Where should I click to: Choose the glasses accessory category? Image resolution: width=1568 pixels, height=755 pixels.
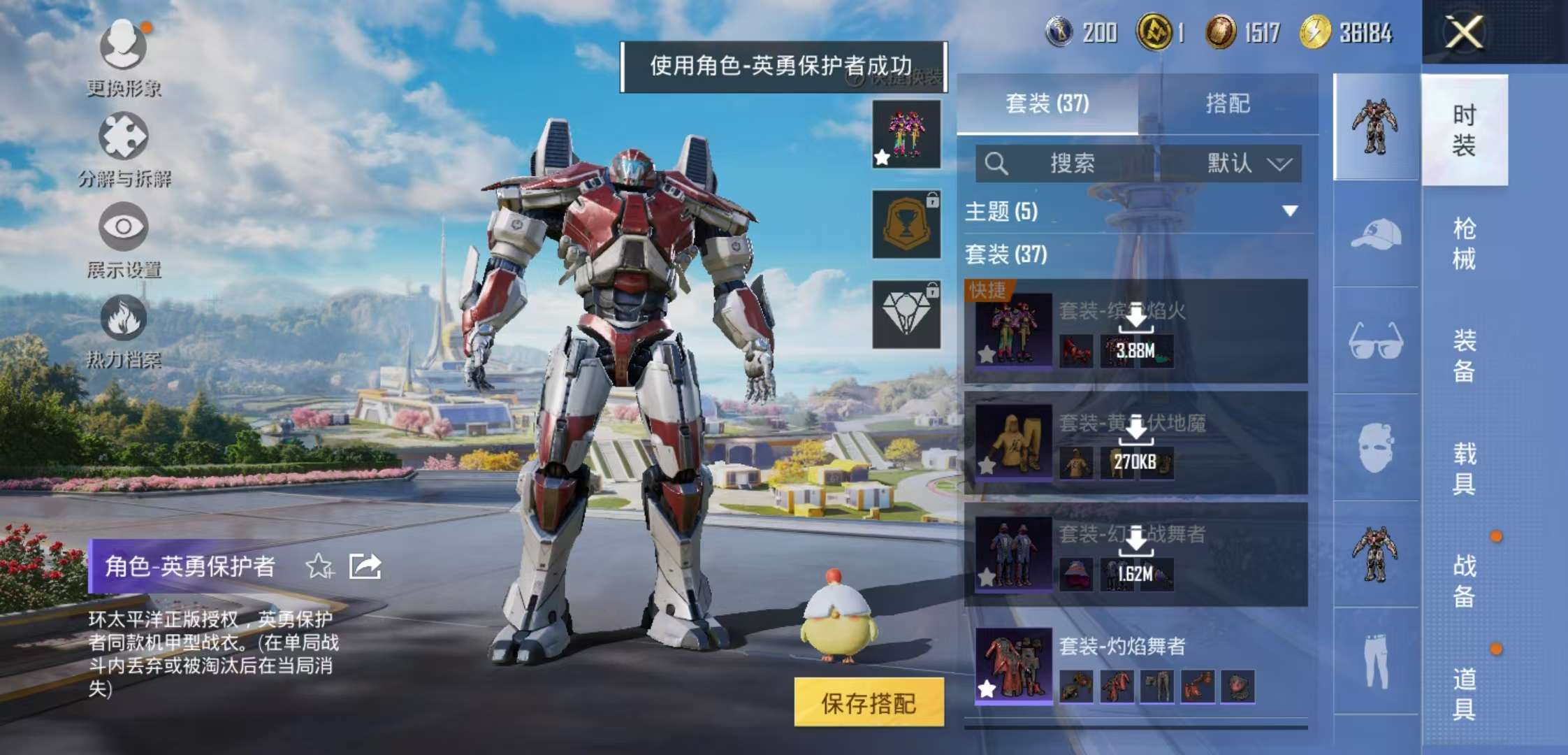coord(1376,340)
